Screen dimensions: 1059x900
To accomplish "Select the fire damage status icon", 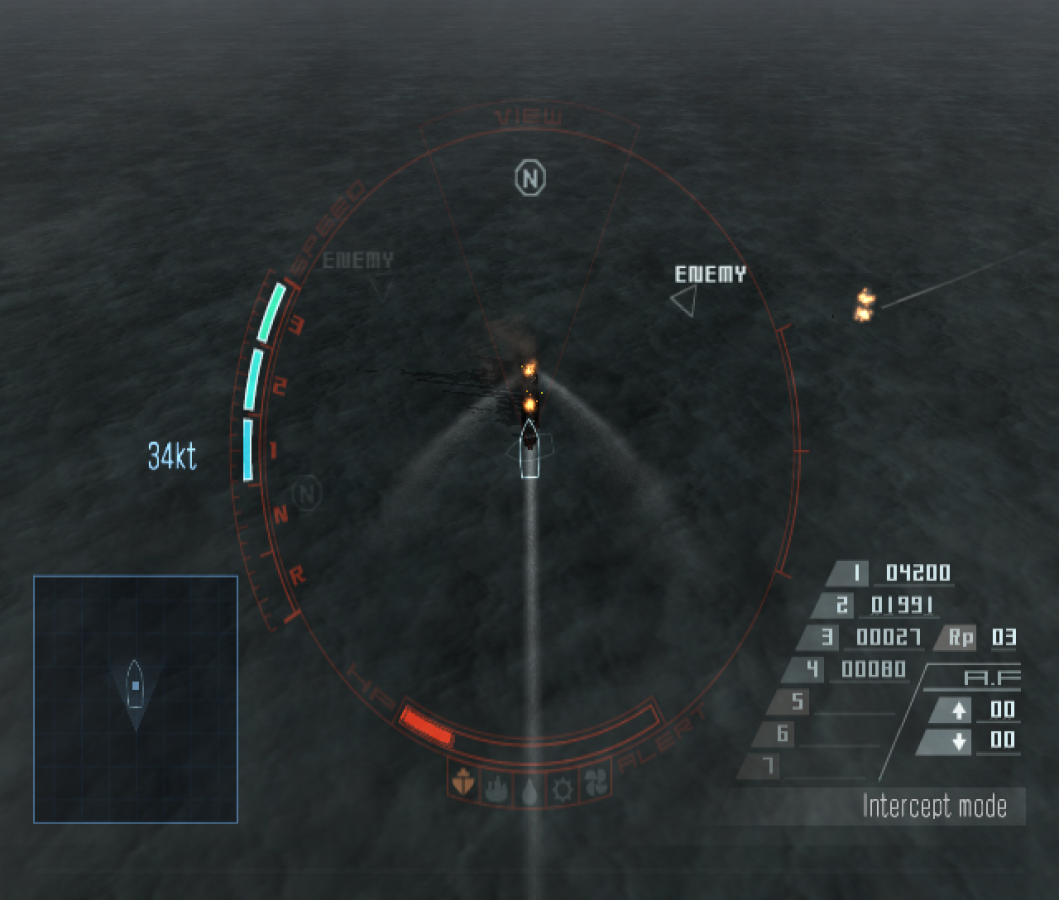I will tap(497, 785).
